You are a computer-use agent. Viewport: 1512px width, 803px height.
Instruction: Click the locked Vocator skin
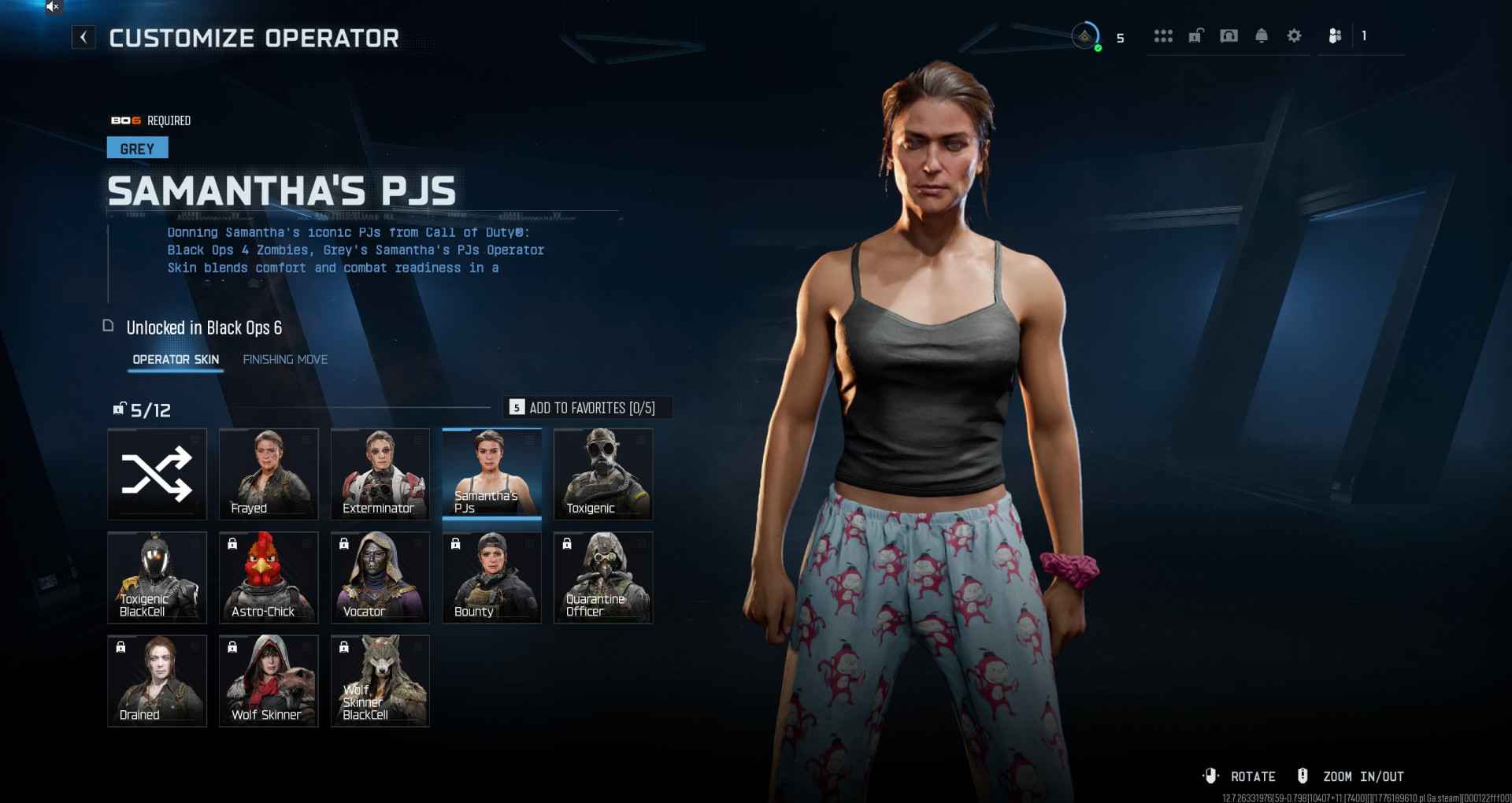coord(380,577)
